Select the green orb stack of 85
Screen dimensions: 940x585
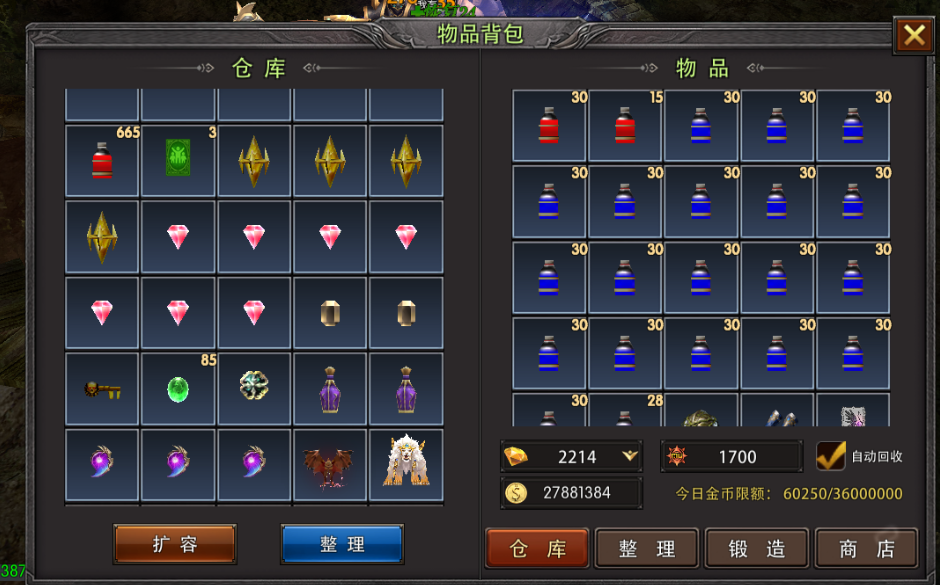[x=178, y=389]
